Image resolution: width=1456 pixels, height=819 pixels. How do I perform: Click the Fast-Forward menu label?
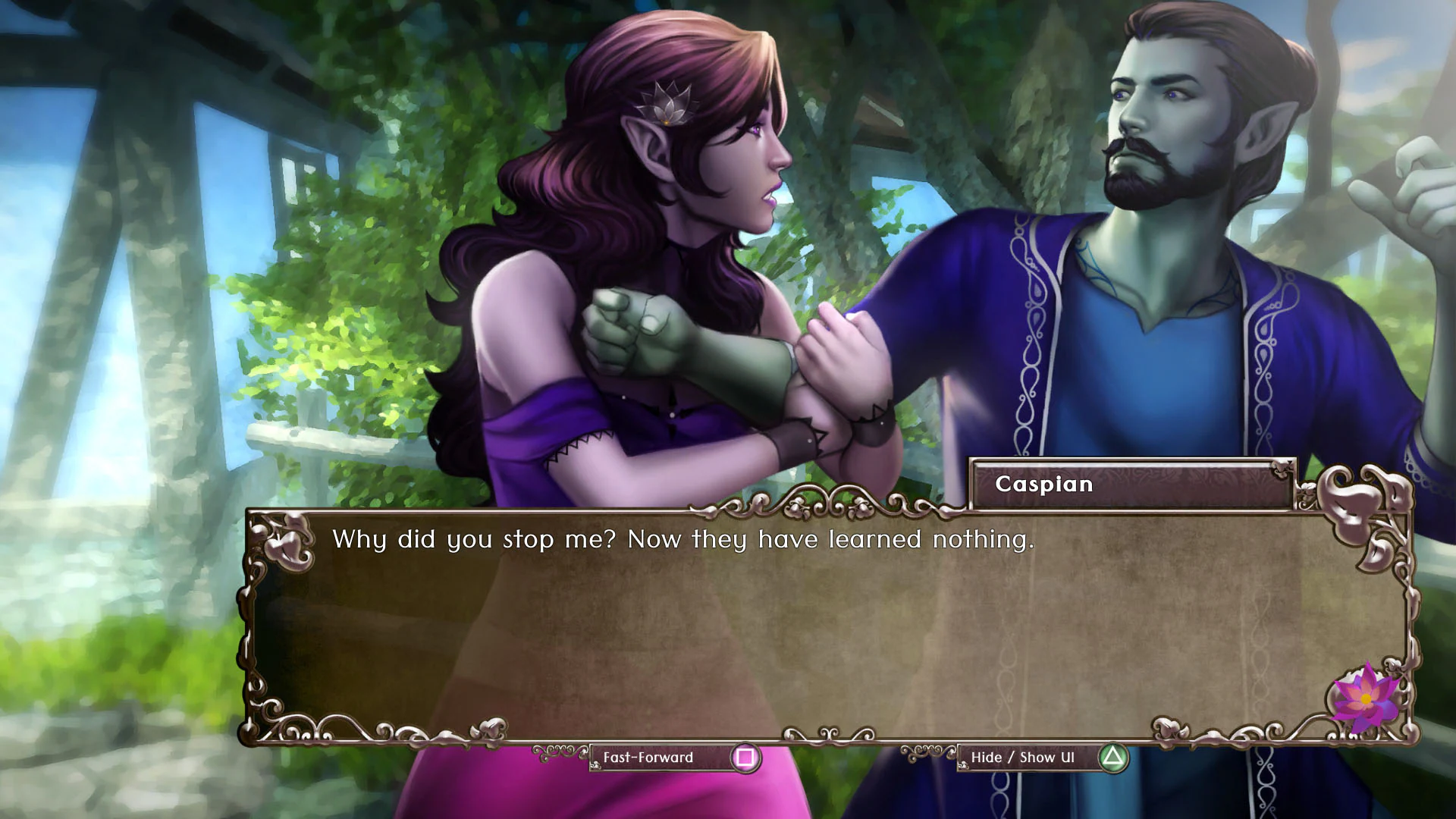tap(647, 758)
